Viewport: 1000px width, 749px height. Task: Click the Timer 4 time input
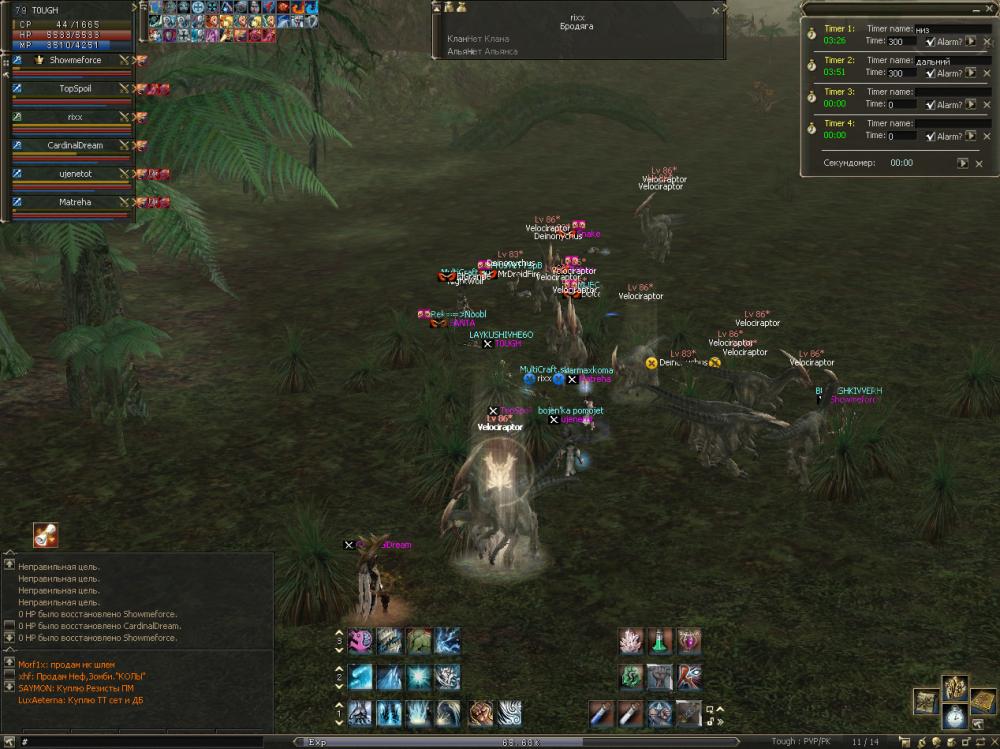coord(903,135)
